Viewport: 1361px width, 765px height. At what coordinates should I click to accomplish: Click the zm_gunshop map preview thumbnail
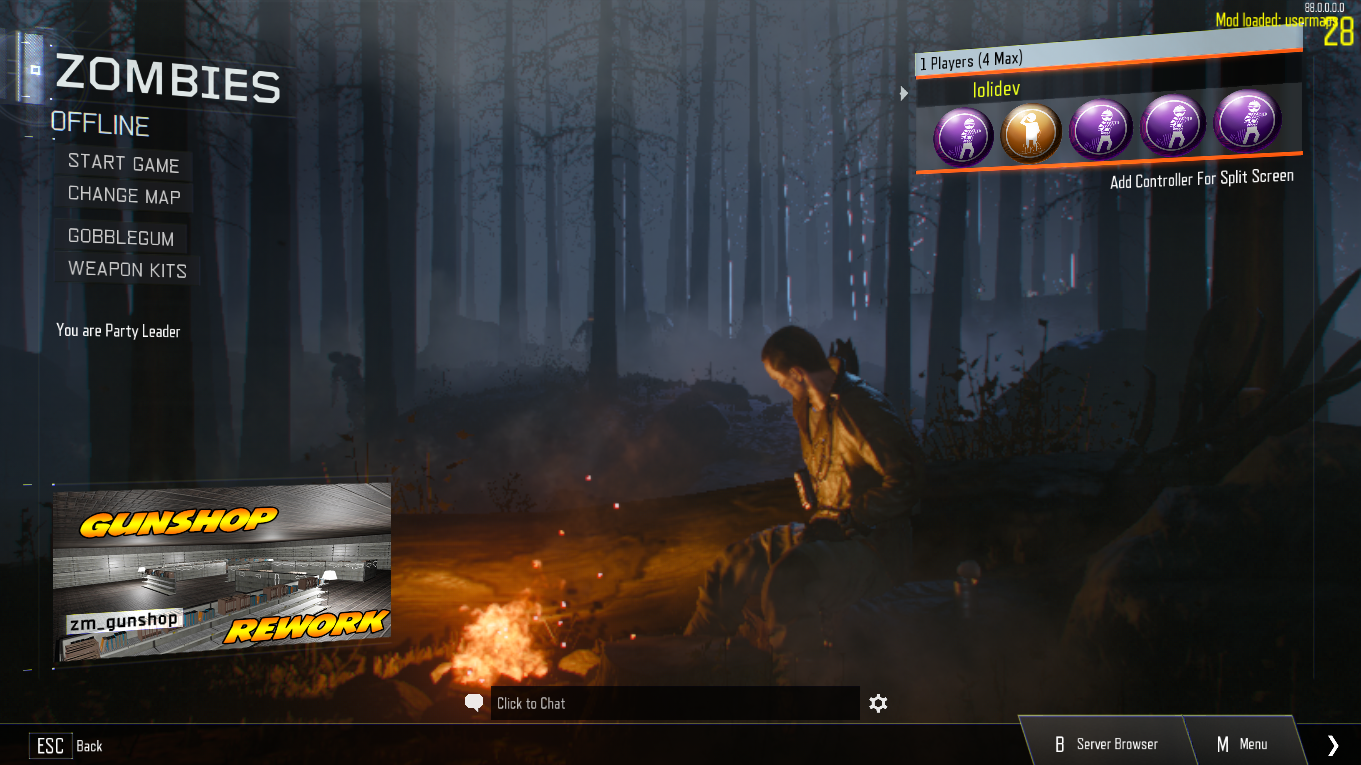(222, 572)
